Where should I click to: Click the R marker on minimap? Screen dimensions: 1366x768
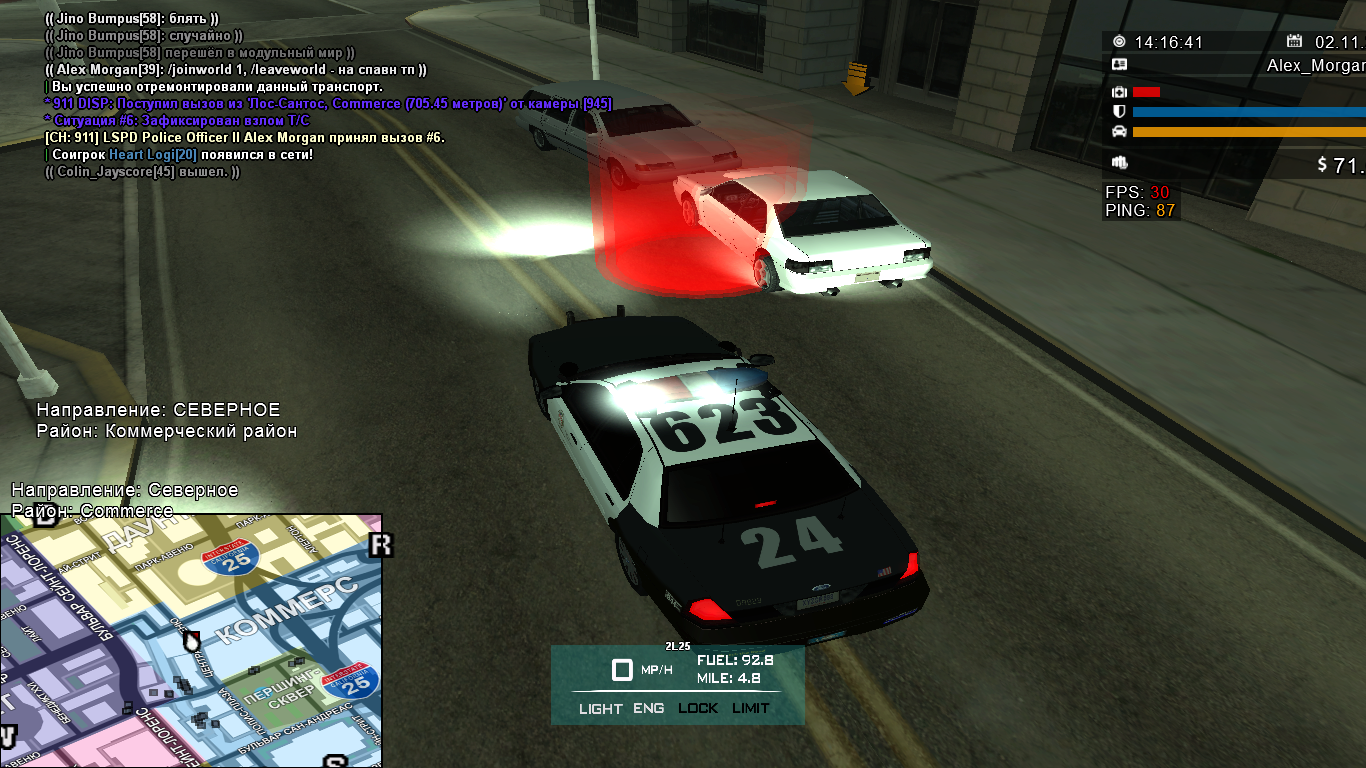380,545
